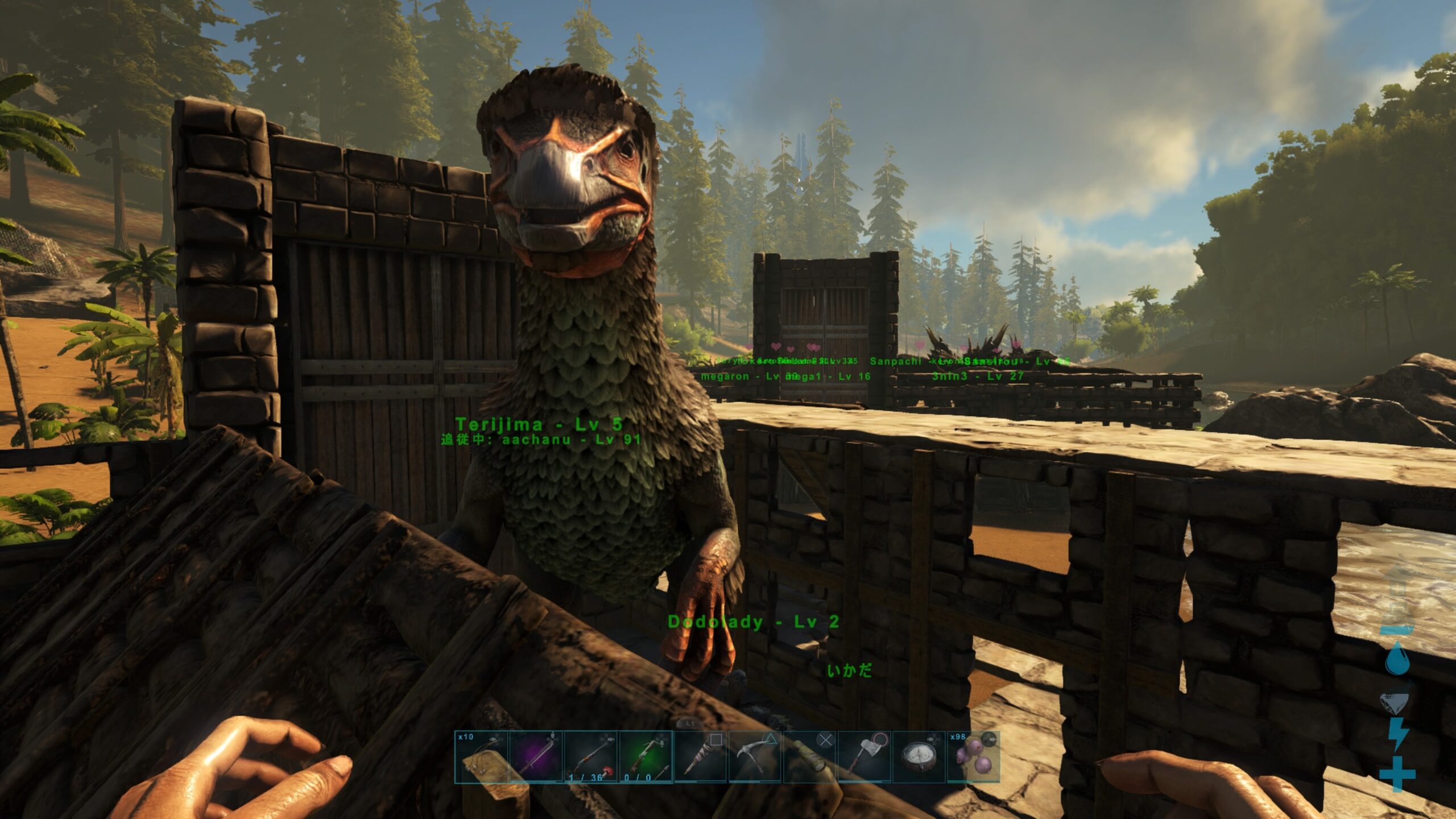Select the wooden club slot
This screenshot has height=819, width=1456.
pos(809,757)
